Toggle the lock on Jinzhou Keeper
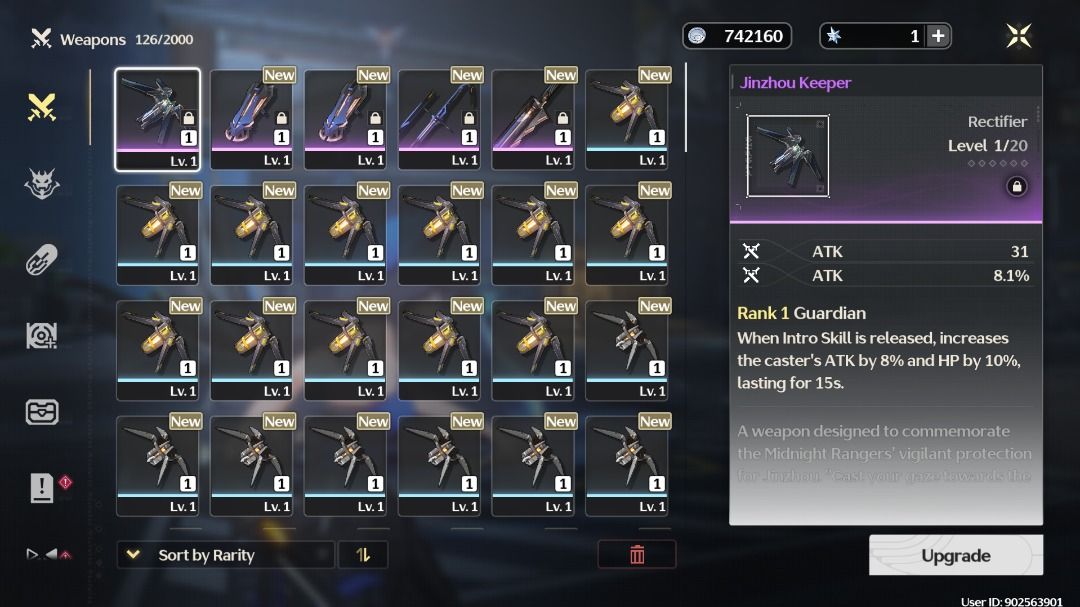Viewport: 1080px width, 607px height. tap(1016, 186)
